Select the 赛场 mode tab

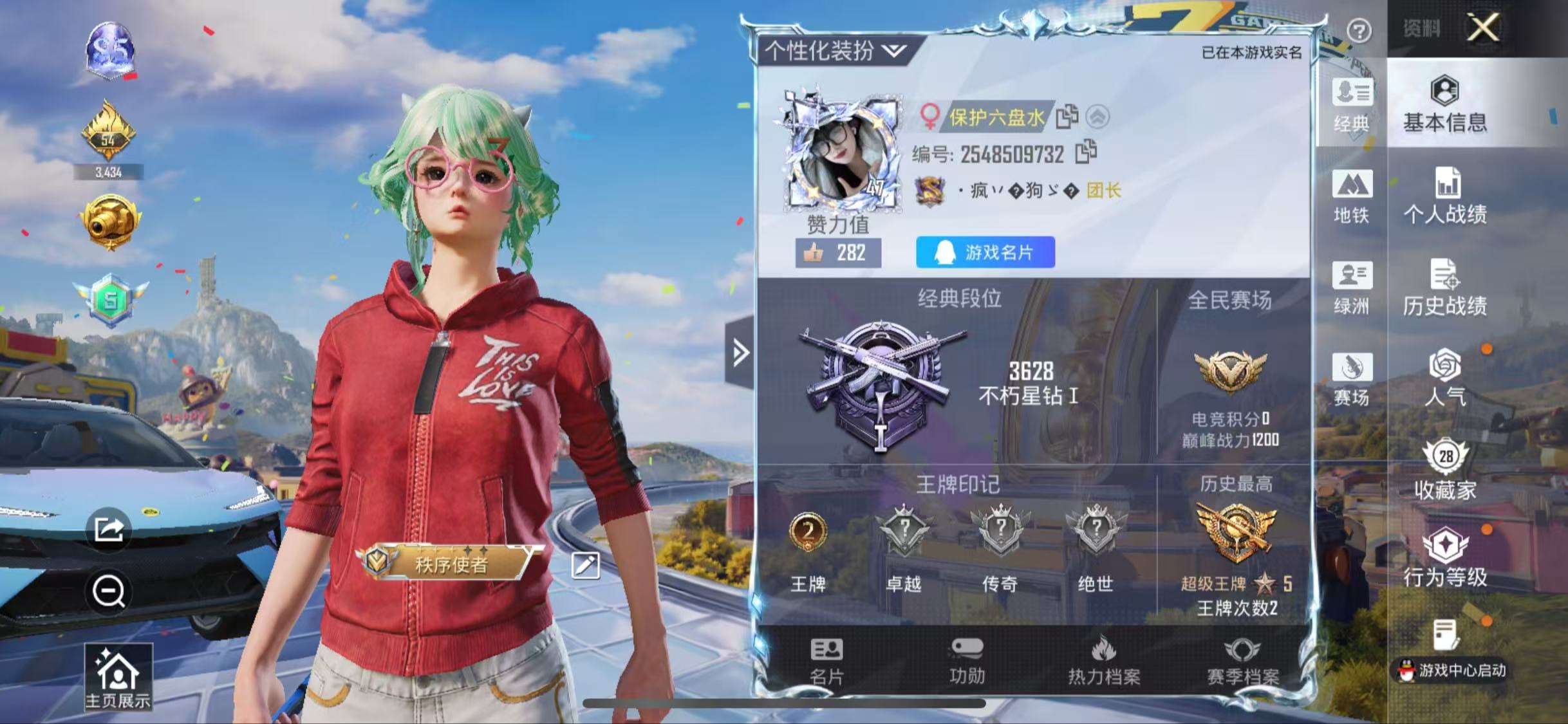(x=1352, y=379)
